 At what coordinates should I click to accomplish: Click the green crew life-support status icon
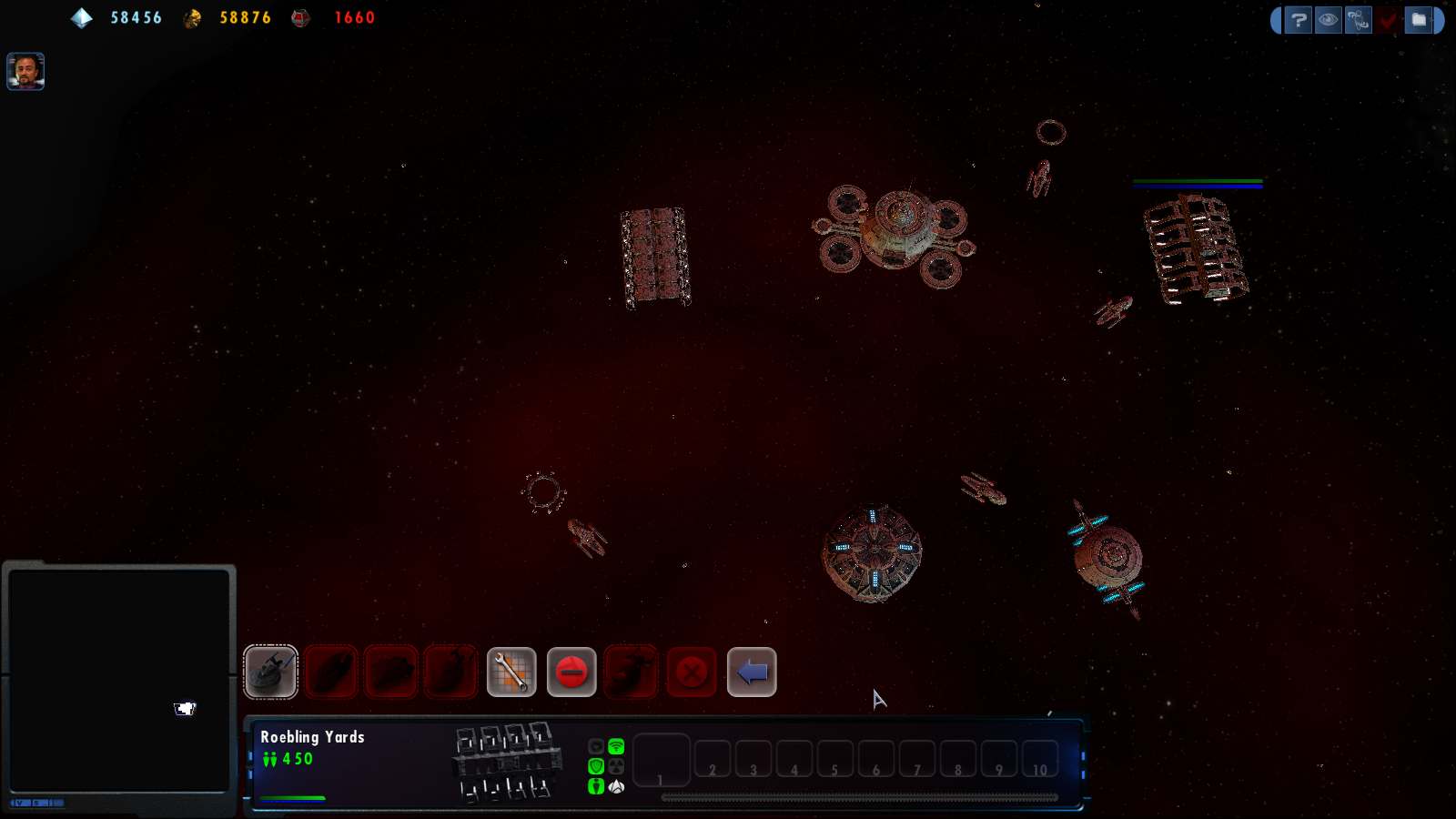pos(596,786)
